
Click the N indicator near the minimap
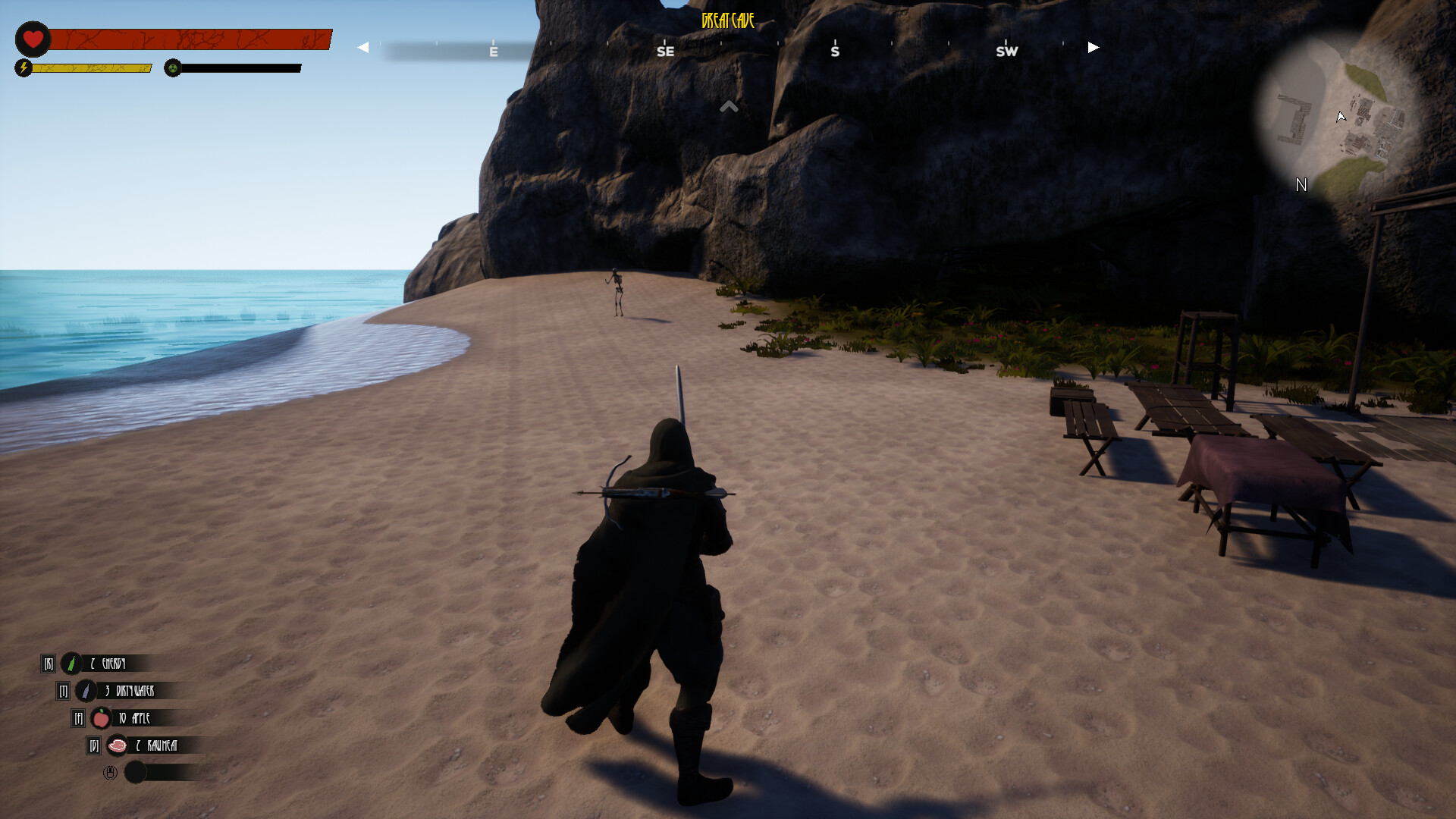1302,185
